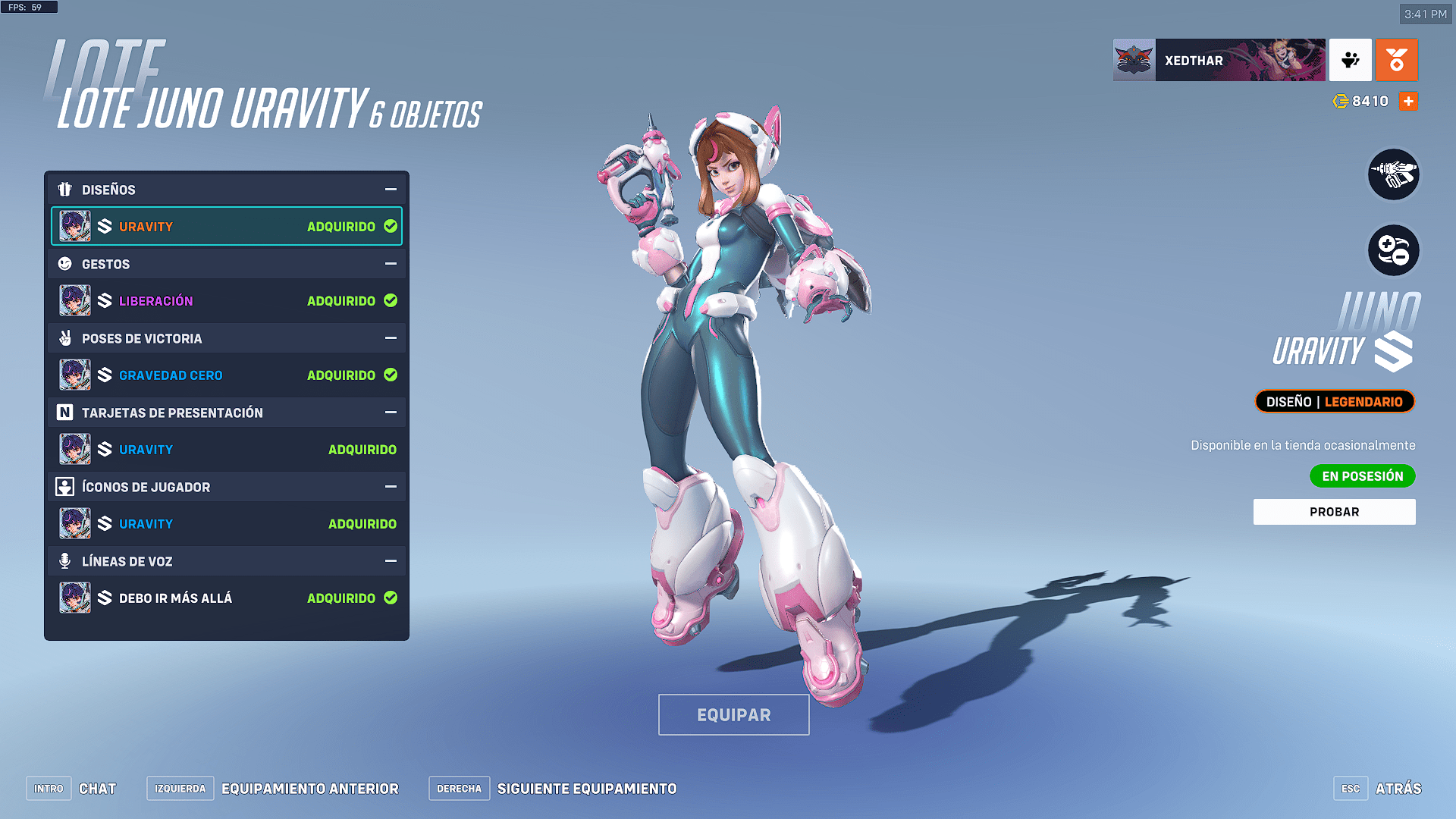Screen dimensions: 1456x819
Task: Collapse the Gestos section
Action: click(391, 264)
